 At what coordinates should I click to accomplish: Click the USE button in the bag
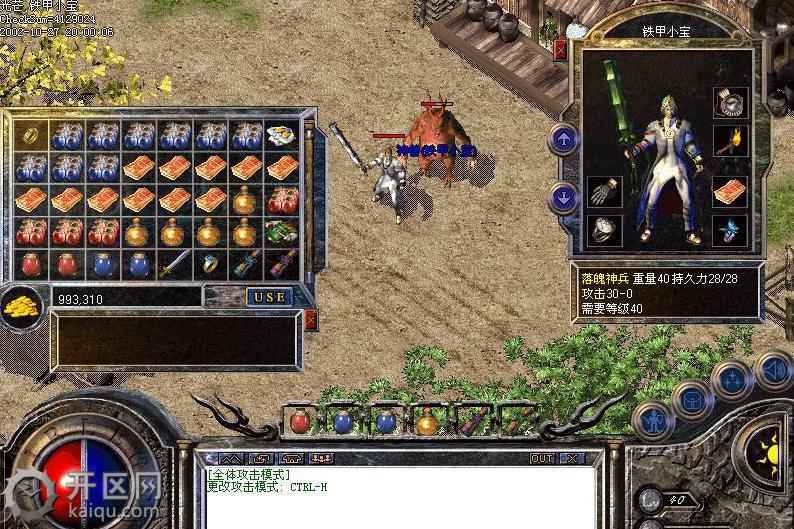tap(268, 296)
